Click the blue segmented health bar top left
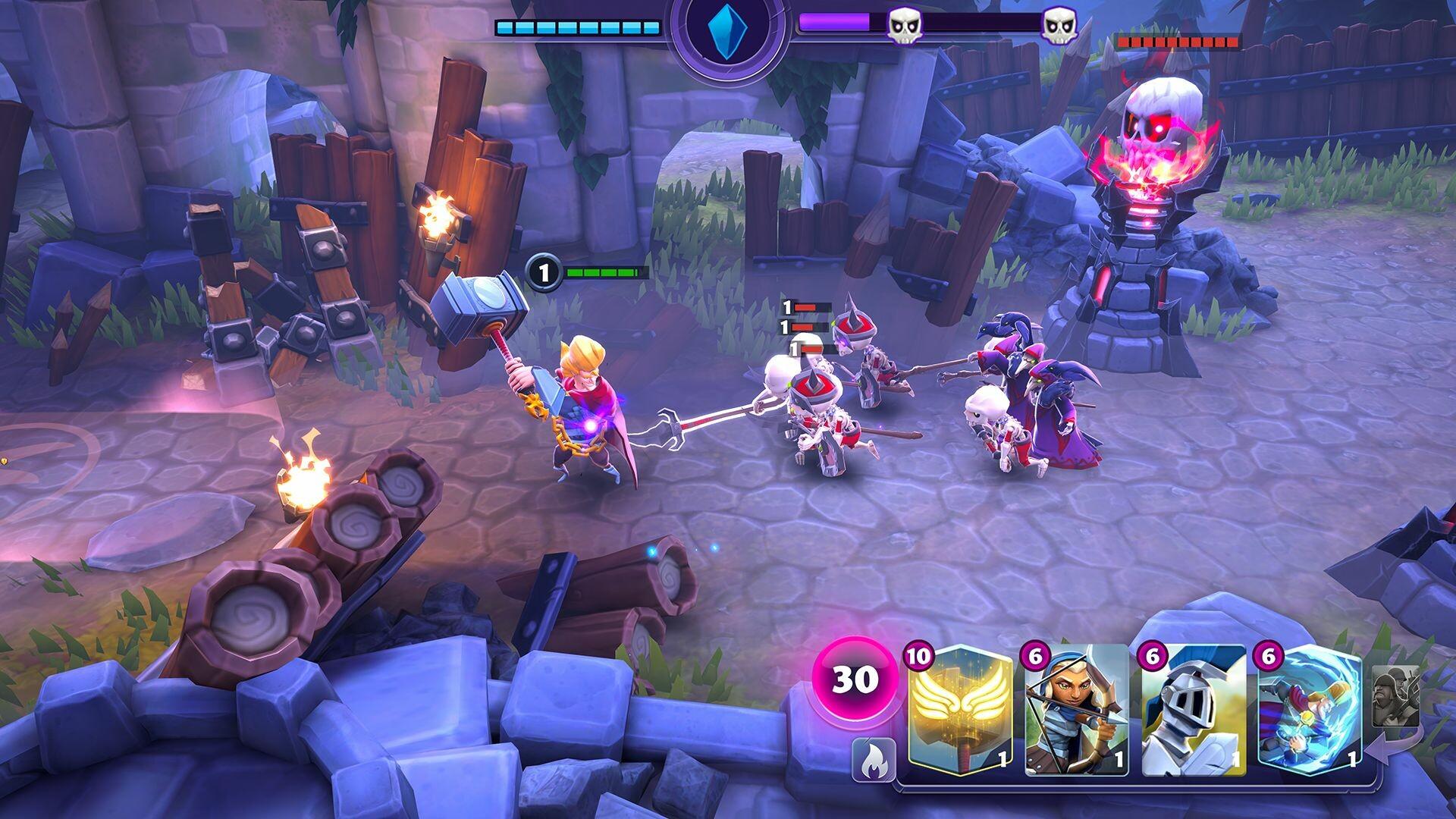Screen dimensions: 1456x819 coord(577,29)
